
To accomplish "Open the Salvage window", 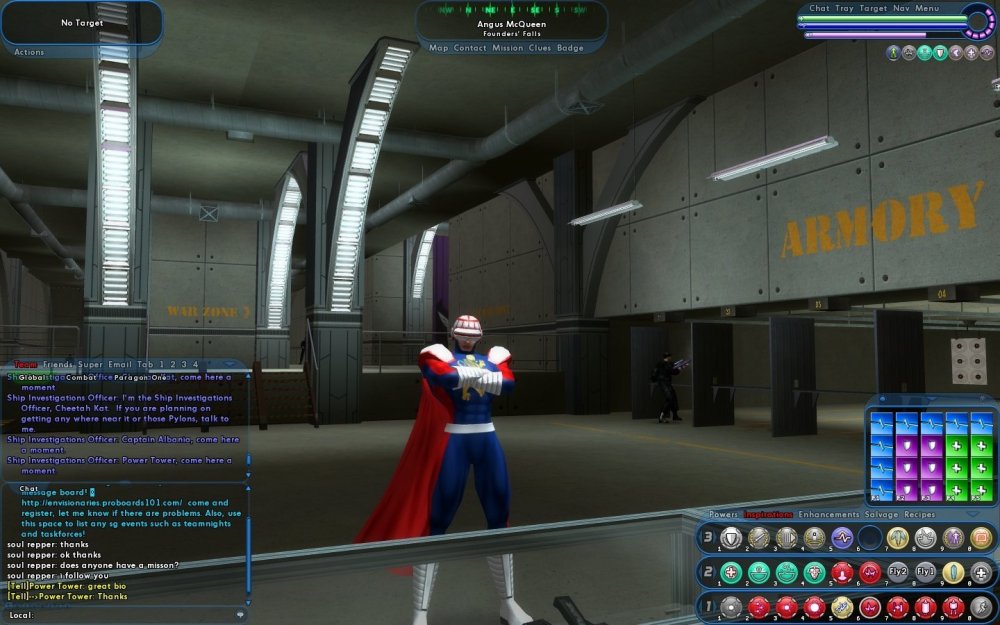I will click(880, 515).
